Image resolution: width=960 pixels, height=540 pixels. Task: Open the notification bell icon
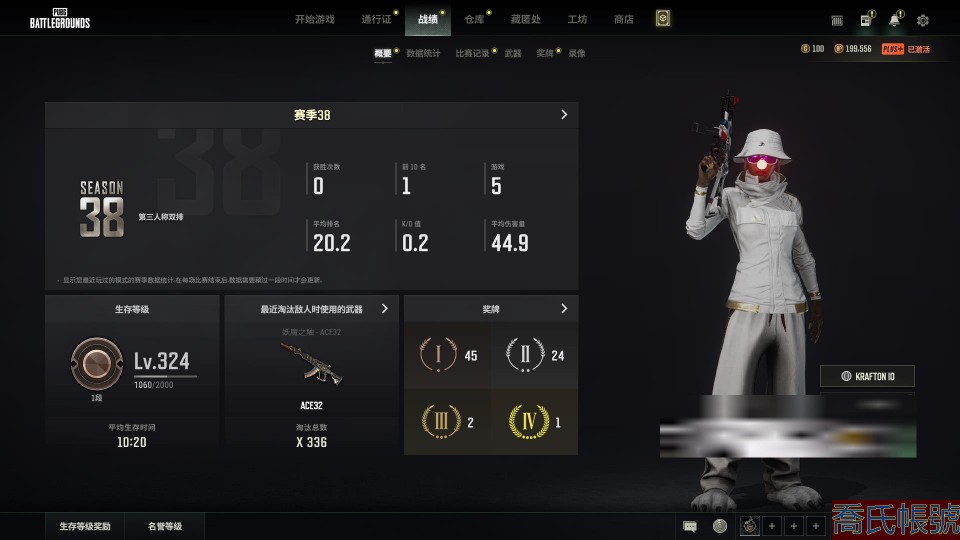[x=894, y=20]
